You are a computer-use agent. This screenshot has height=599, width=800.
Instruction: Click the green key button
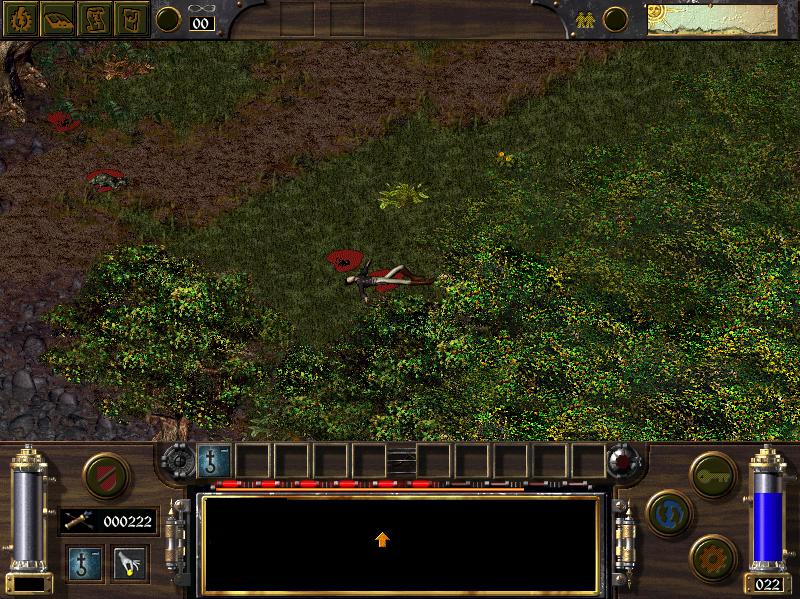coord(712,469)
